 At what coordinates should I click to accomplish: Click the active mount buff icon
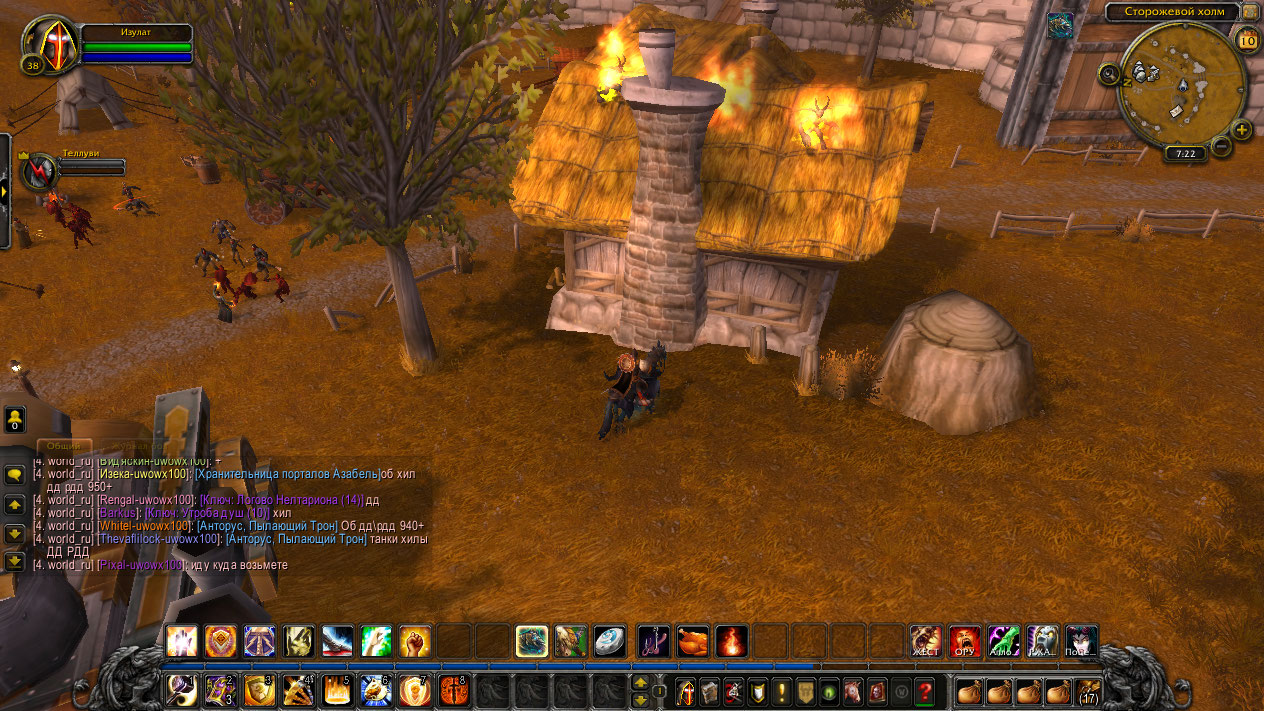1060,26
